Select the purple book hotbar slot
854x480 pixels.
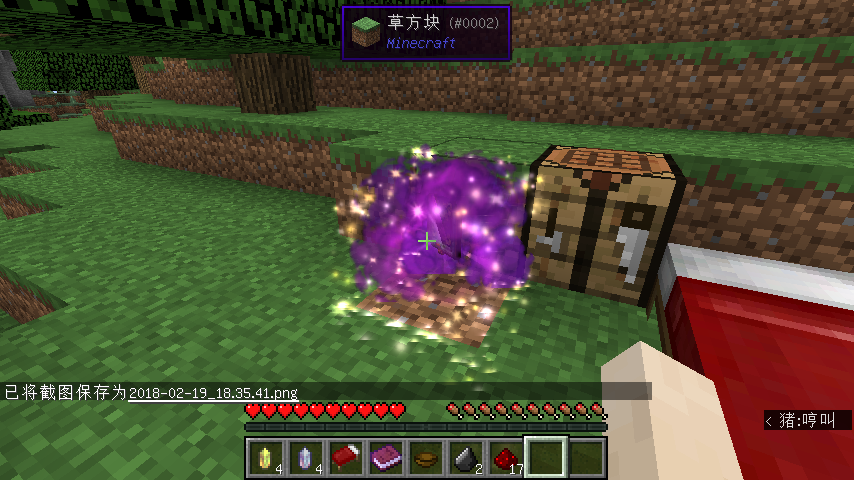pos(385,458)
